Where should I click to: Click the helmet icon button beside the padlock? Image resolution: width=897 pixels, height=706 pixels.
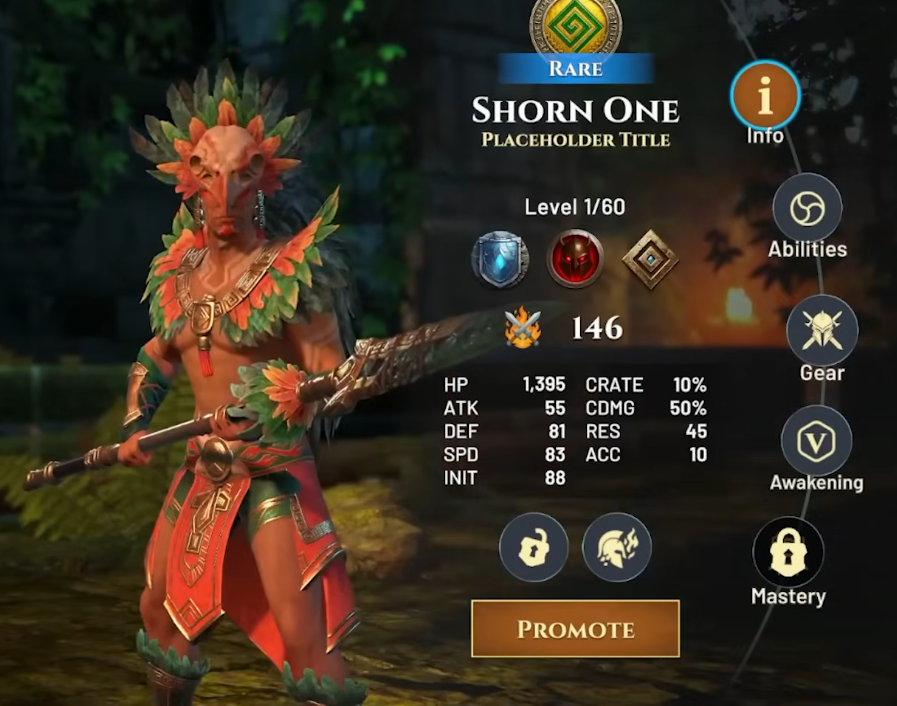(x=617, y=547)
